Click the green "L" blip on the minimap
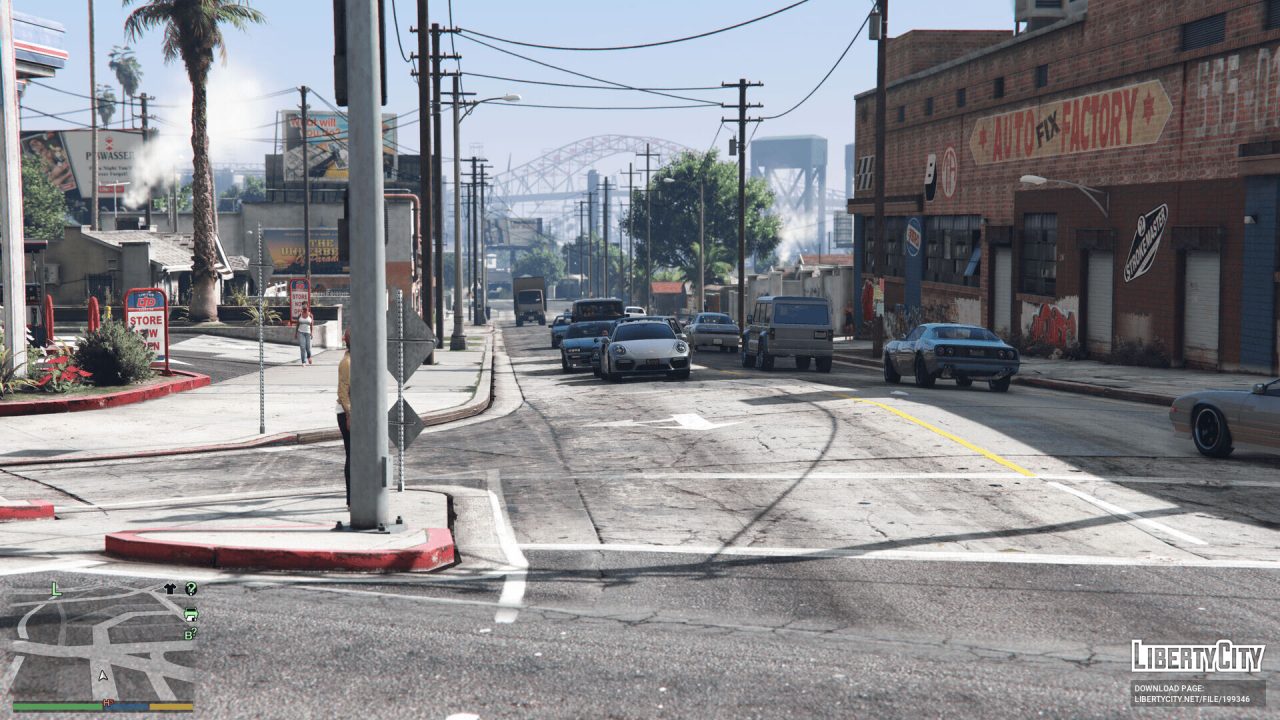 (x=56, y=589)
